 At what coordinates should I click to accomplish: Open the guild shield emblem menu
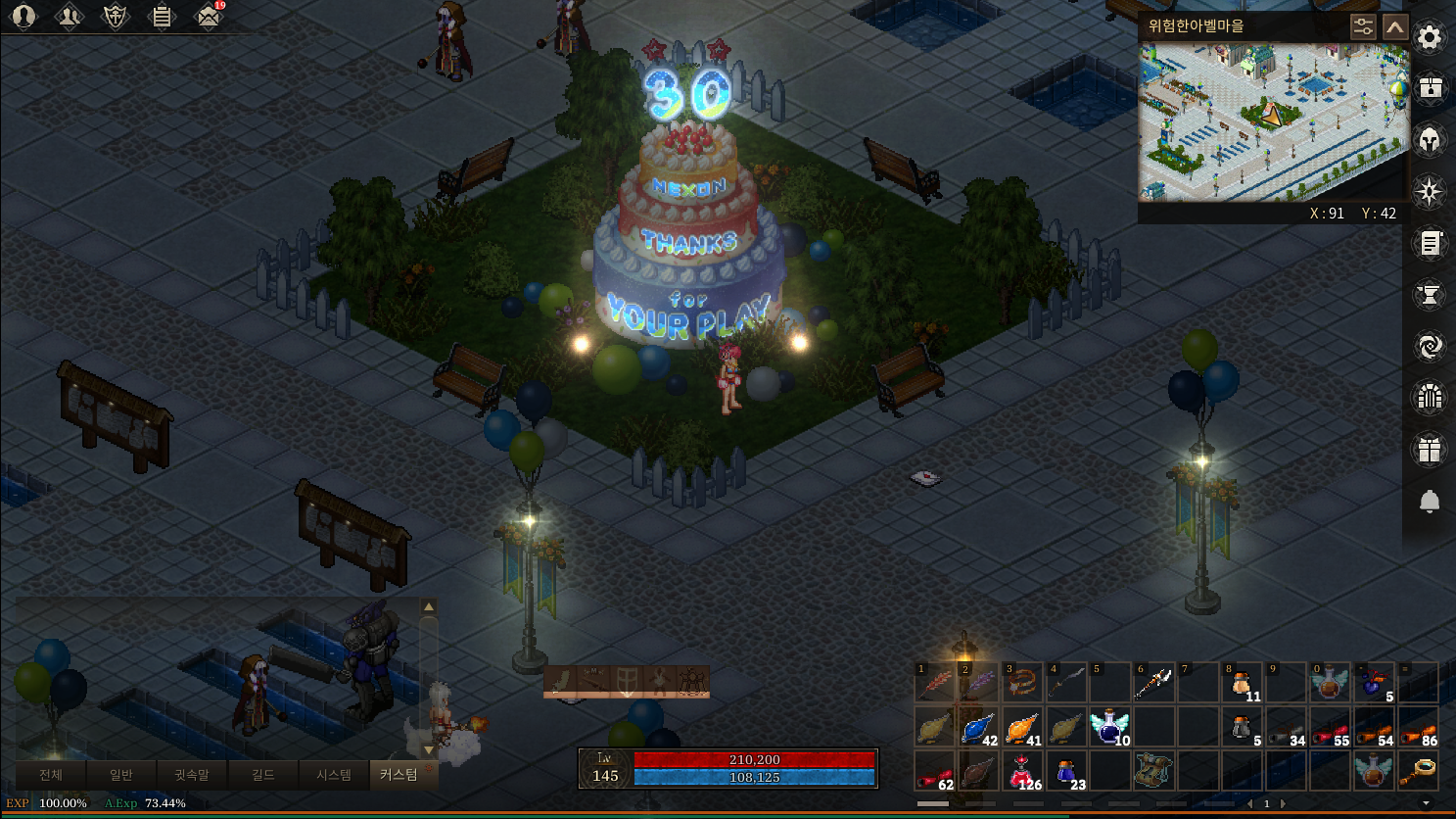[116, 17]
